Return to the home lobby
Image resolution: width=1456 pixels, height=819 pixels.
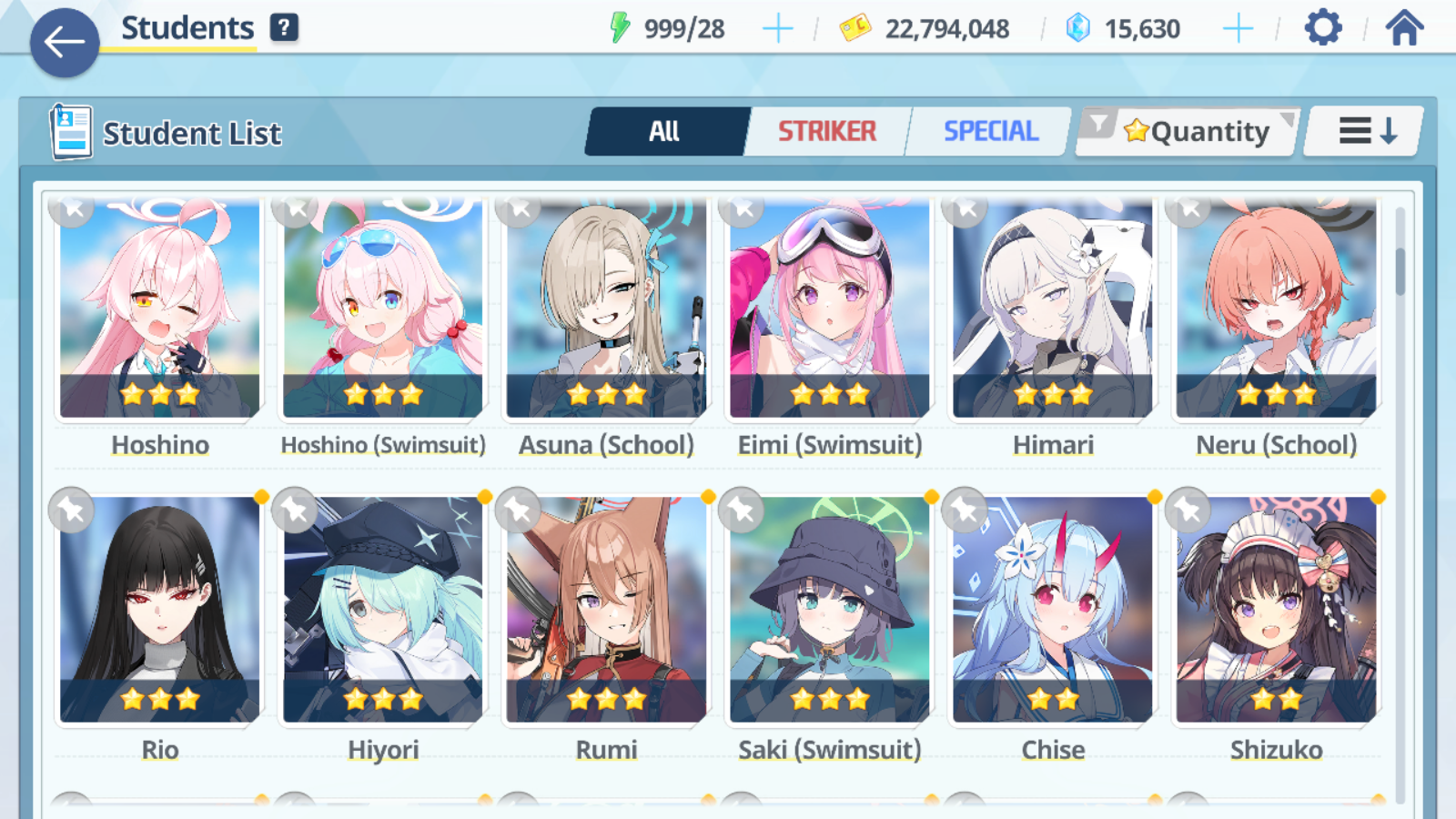[1404, 28]
